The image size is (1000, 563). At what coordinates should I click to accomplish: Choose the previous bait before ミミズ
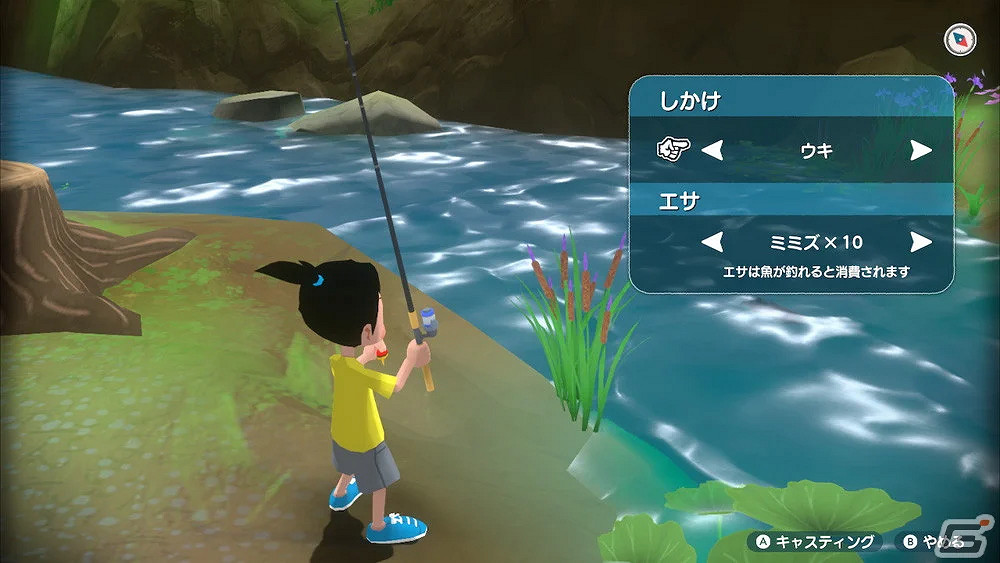pyautogui.click(x=711, y=242)
